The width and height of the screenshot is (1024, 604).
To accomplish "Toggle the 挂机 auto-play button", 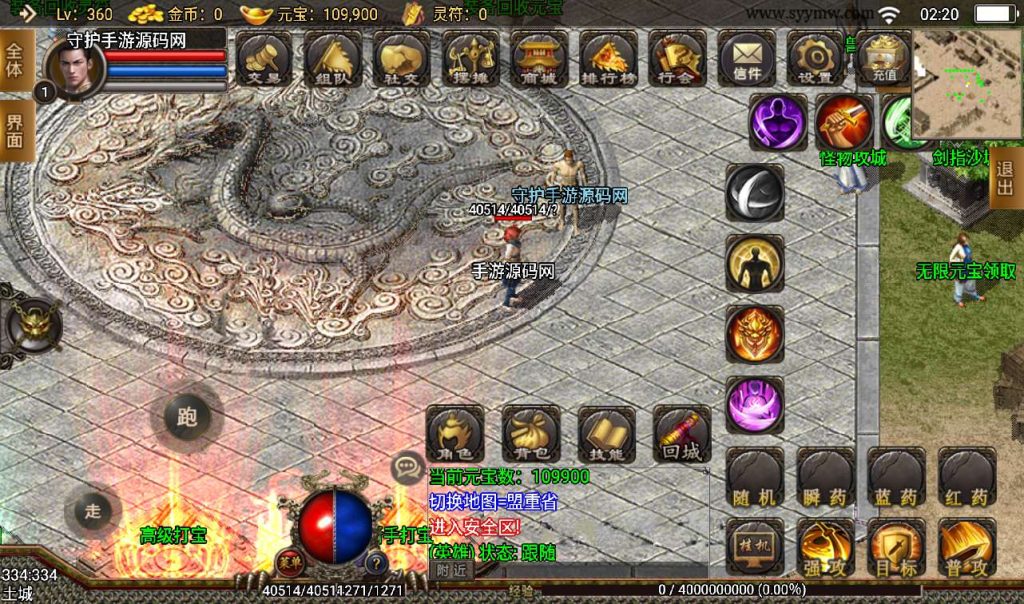I will click(755, 547).
